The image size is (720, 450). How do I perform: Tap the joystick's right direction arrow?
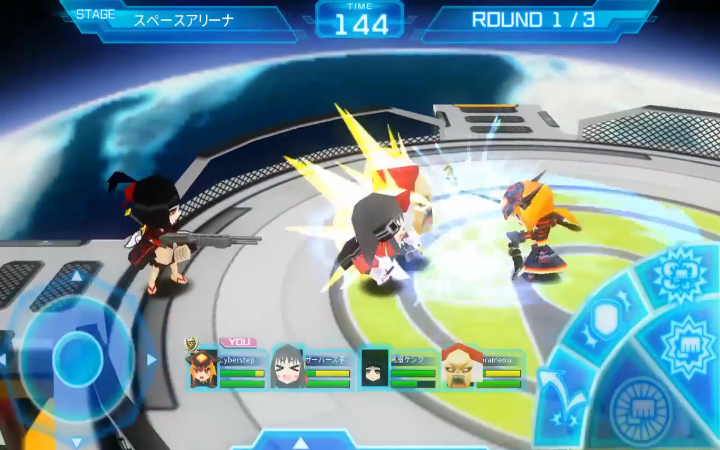pos(151,358)
